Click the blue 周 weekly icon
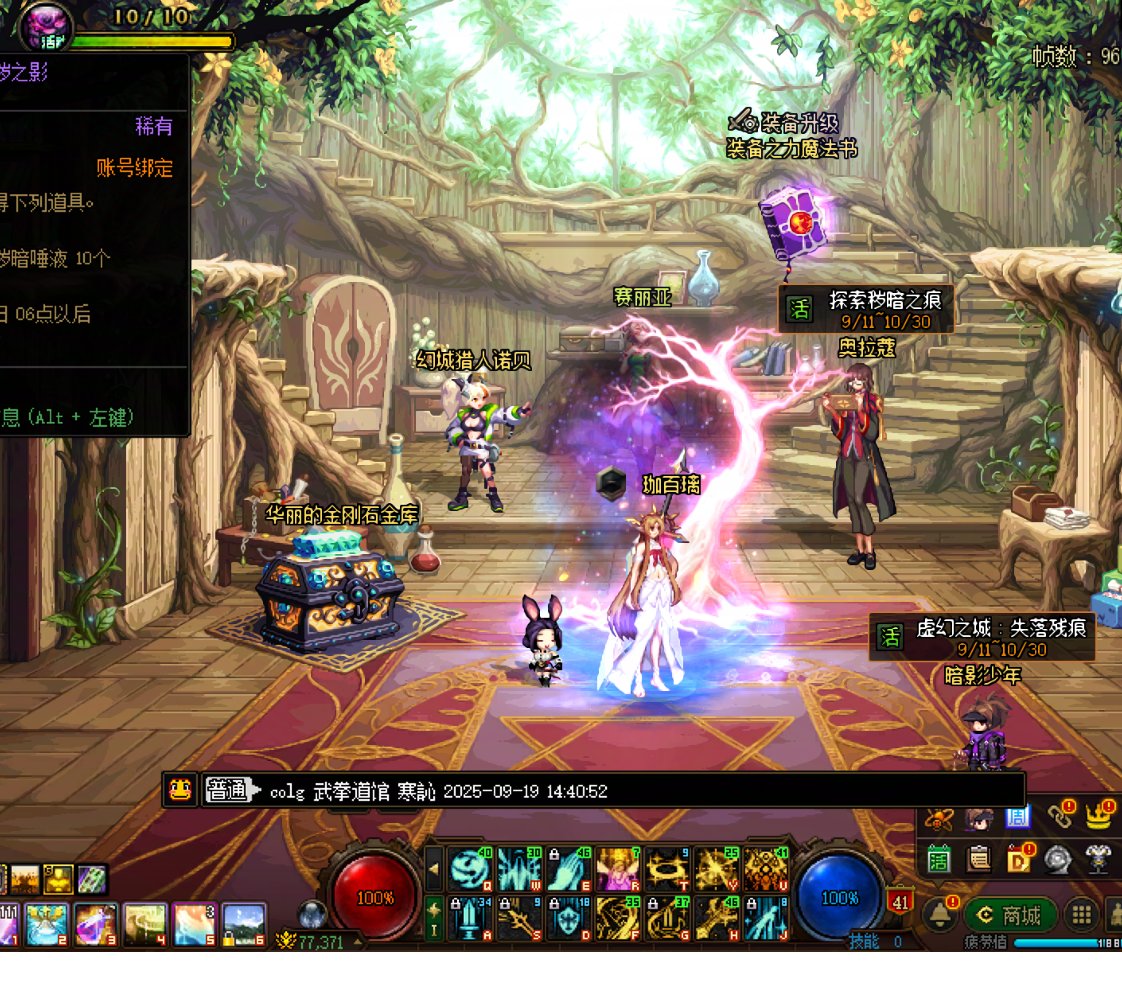This screenshot has height=985, width=1122. 1018,818
